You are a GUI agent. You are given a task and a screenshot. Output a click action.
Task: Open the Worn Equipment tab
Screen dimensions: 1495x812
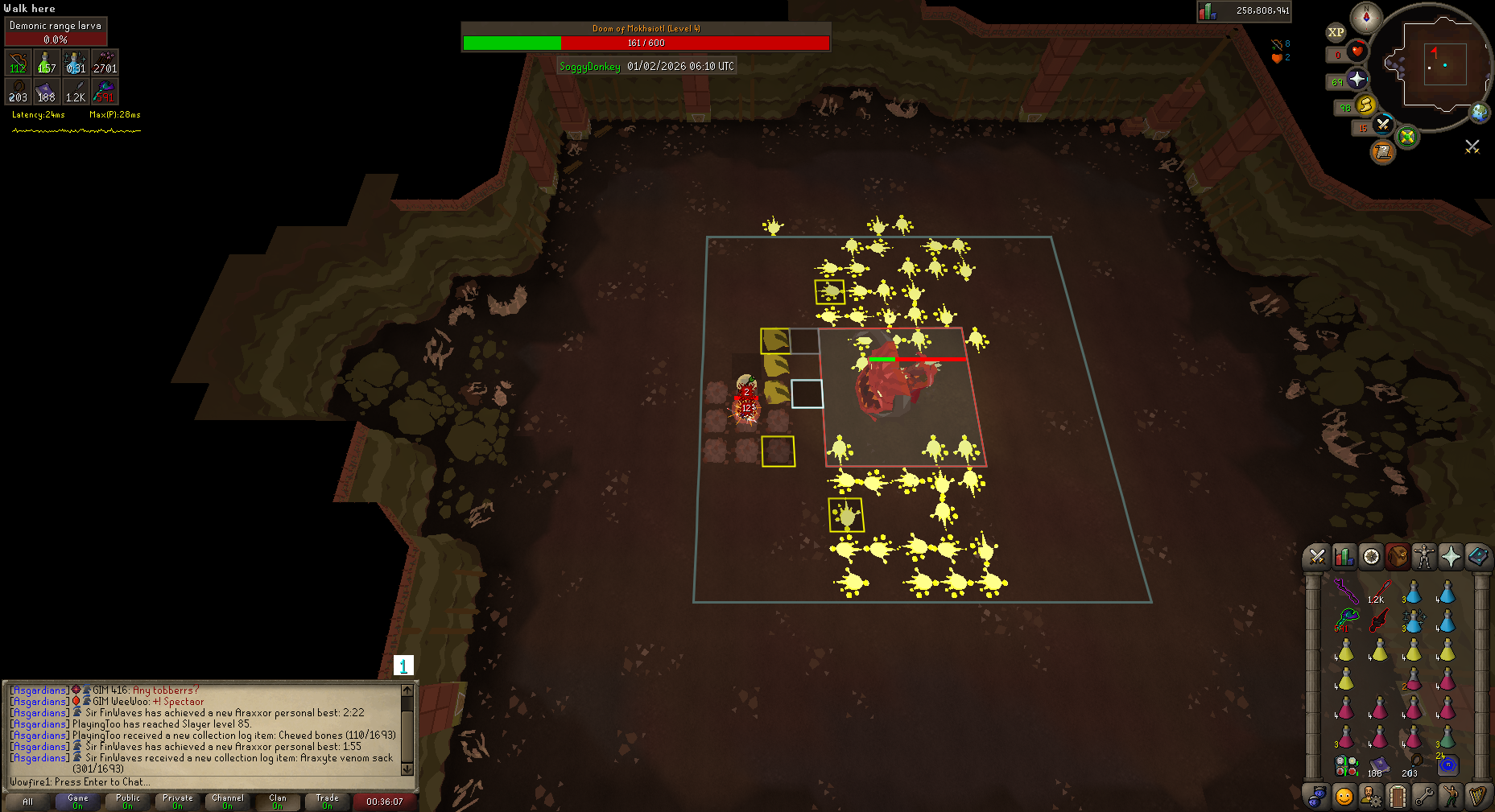(1424, 556)
